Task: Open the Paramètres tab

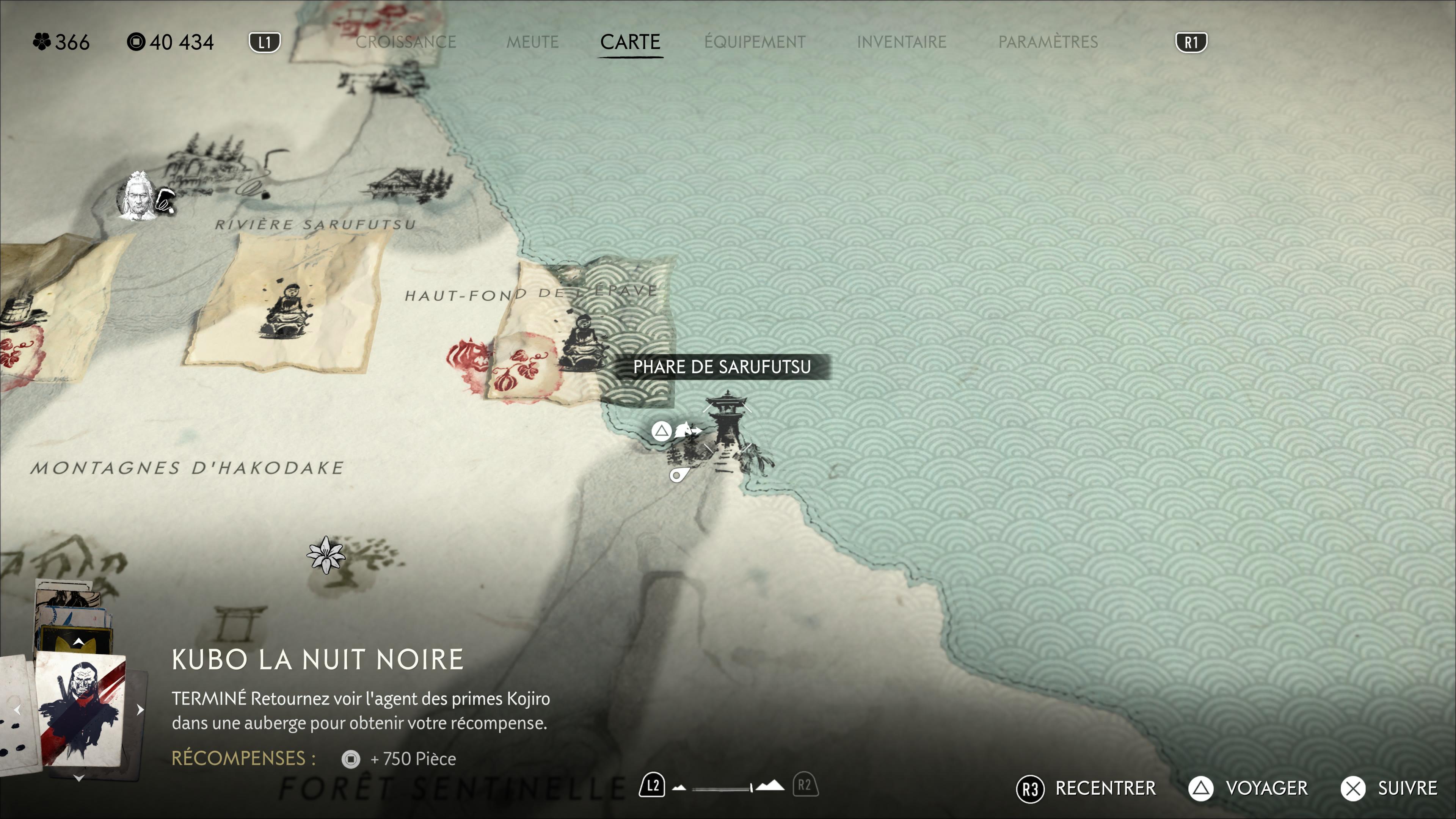Action: pyautogui.click(x=1047, y=42)
